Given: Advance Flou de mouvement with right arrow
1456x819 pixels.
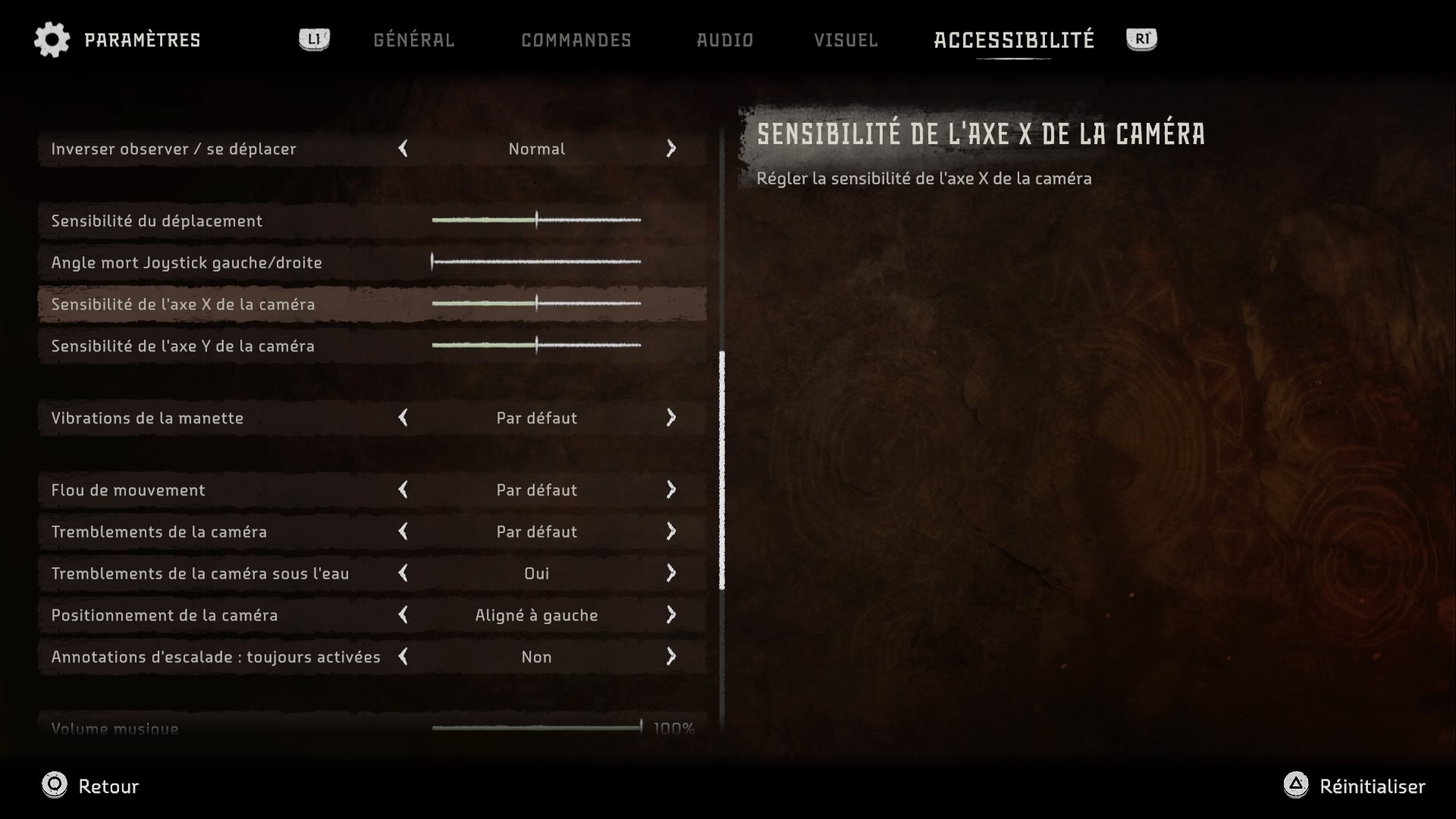Looking at the screenshot, I should tap(670, 490).
